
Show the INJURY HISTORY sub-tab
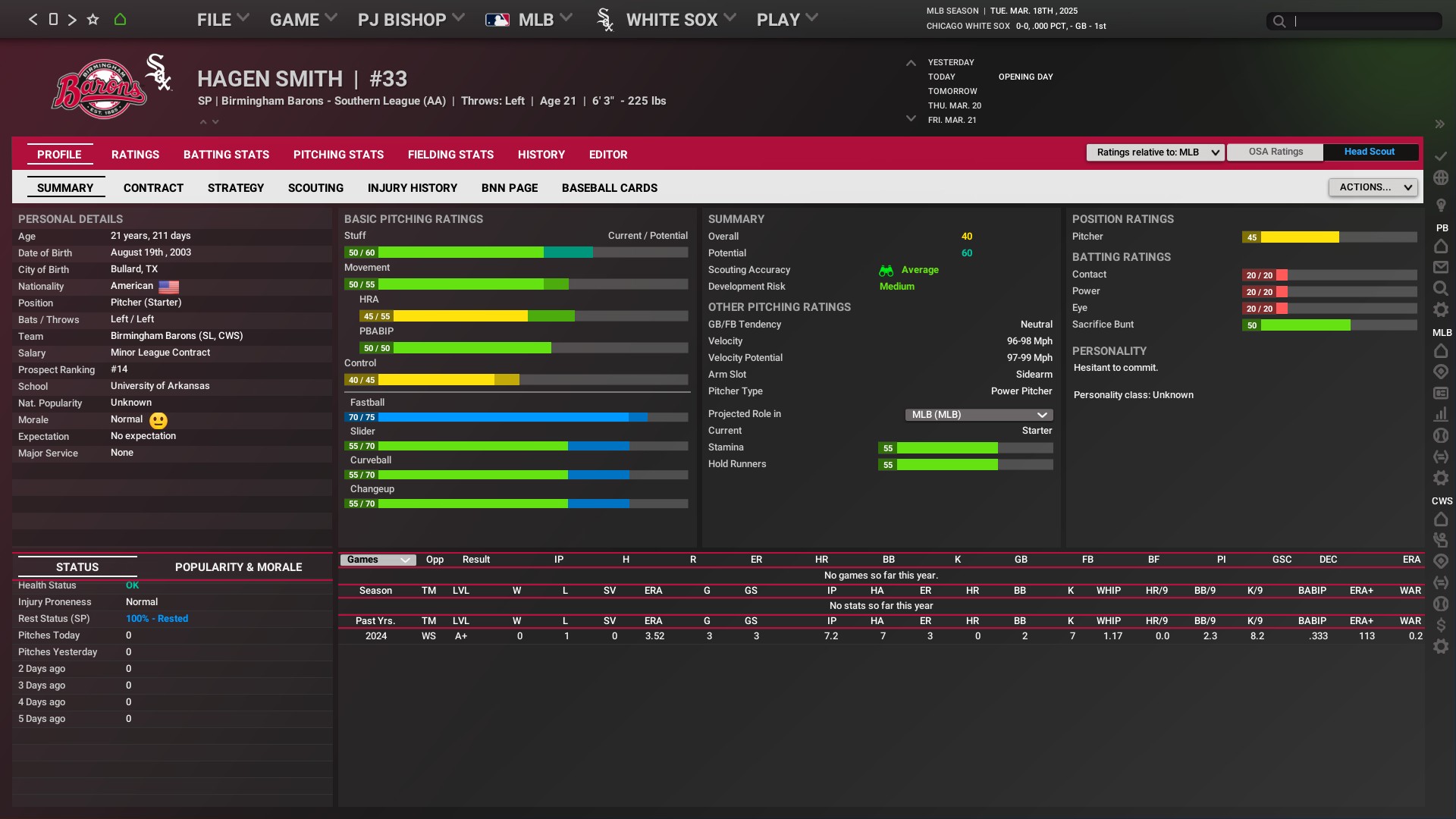coord(412,188)
